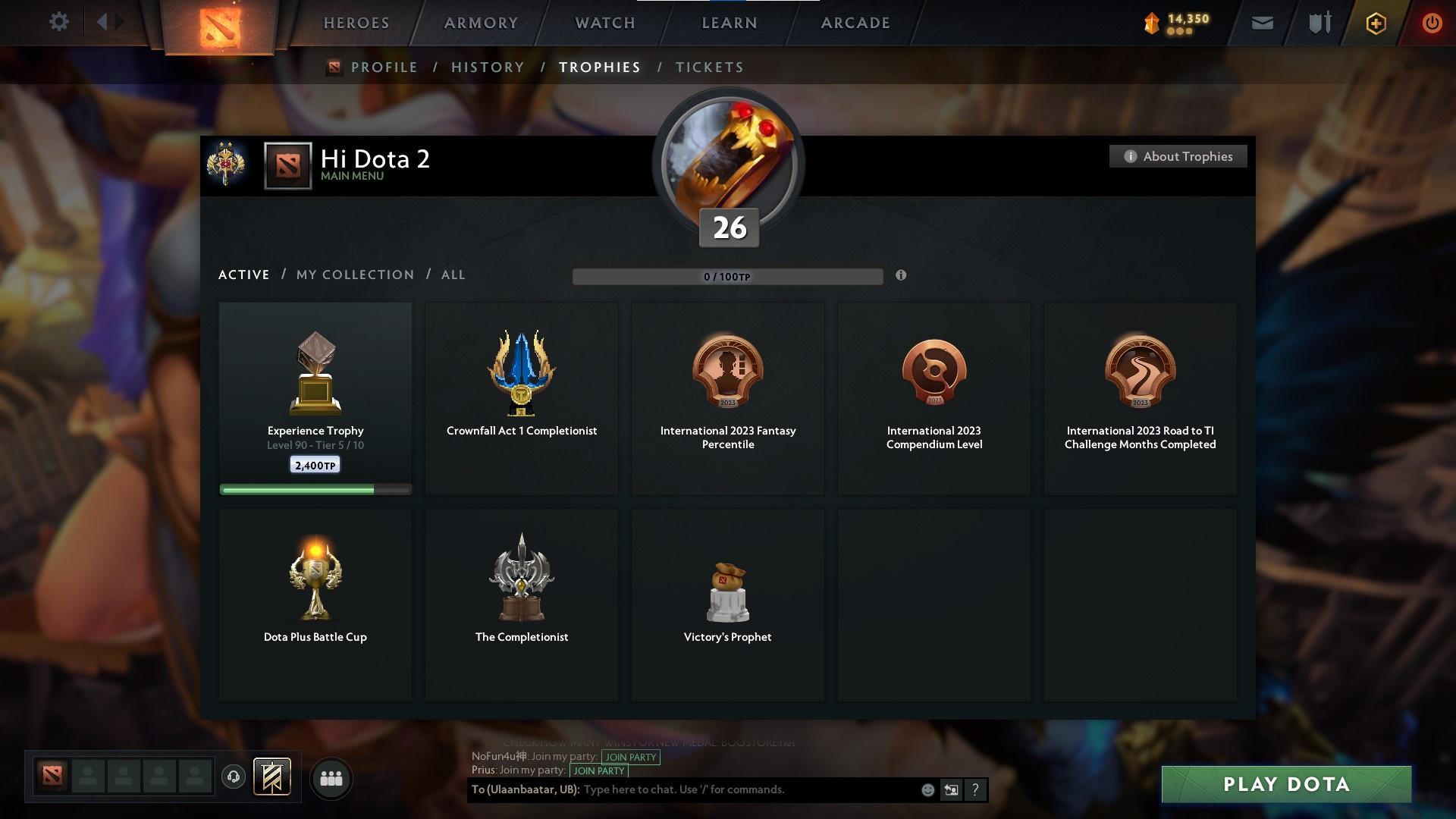This screenshot has width=1456, height=819.
Task: Click the power button to quit Dota
Action: (1432, 23)
